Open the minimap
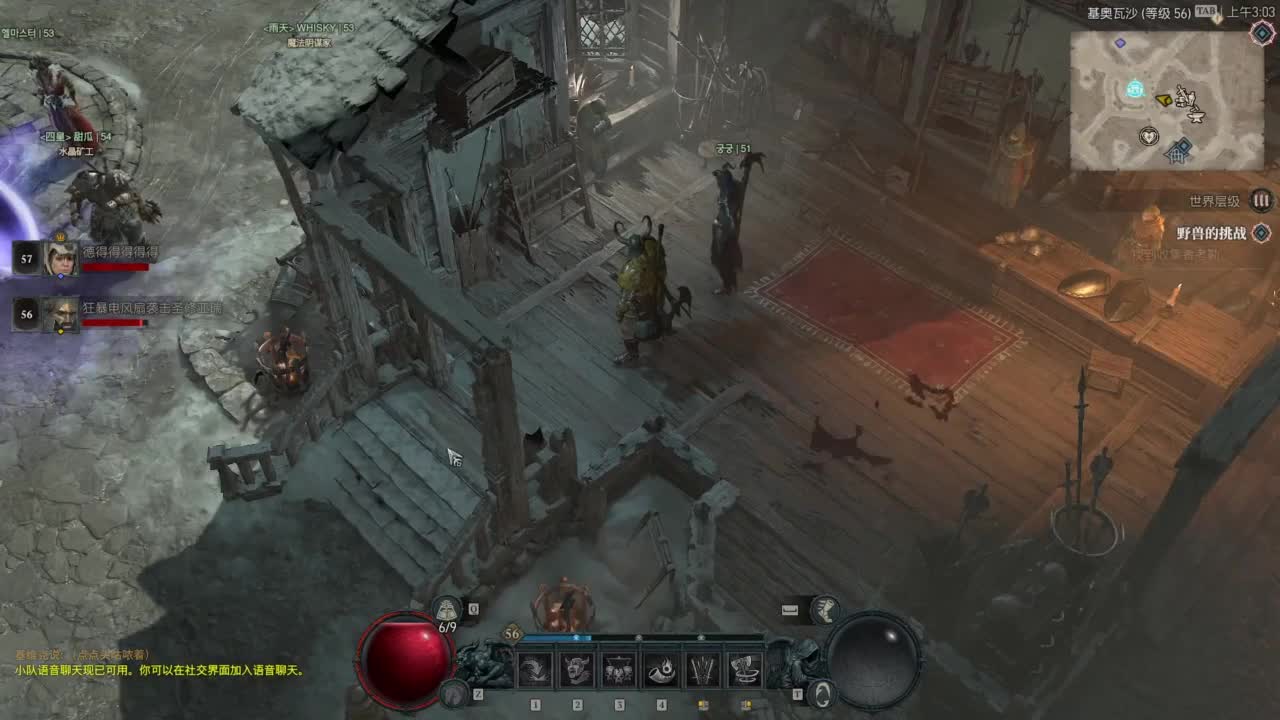The image size is (1280, 720). (1166, 100)
